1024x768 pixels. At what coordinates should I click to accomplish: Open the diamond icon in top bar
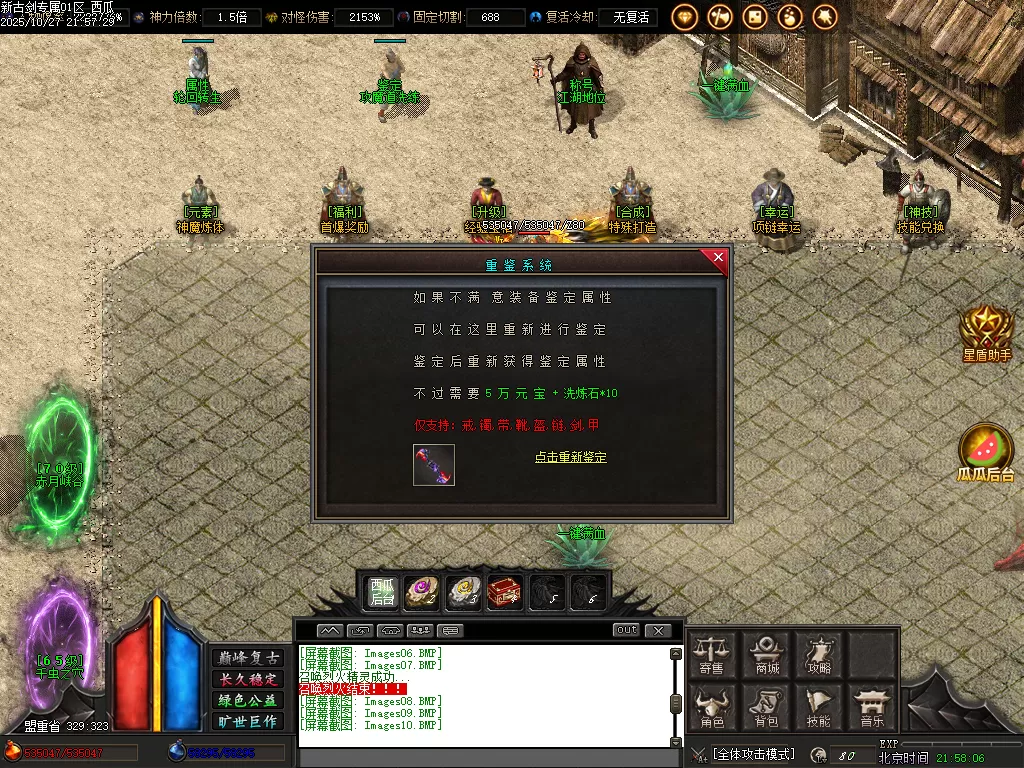(685, 17)
